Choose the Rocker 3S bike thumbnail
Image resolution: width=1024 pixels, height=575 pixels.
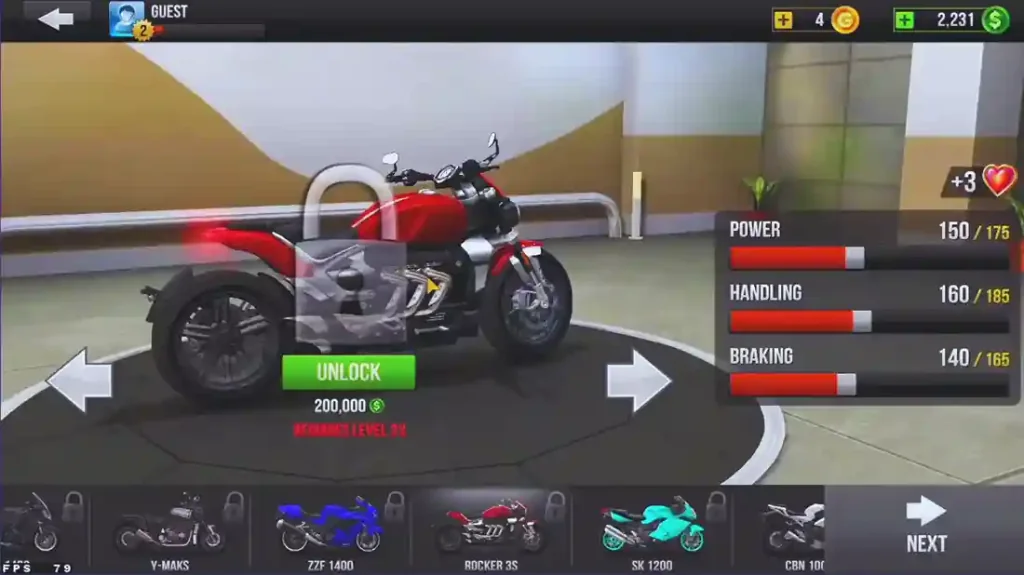490,526
